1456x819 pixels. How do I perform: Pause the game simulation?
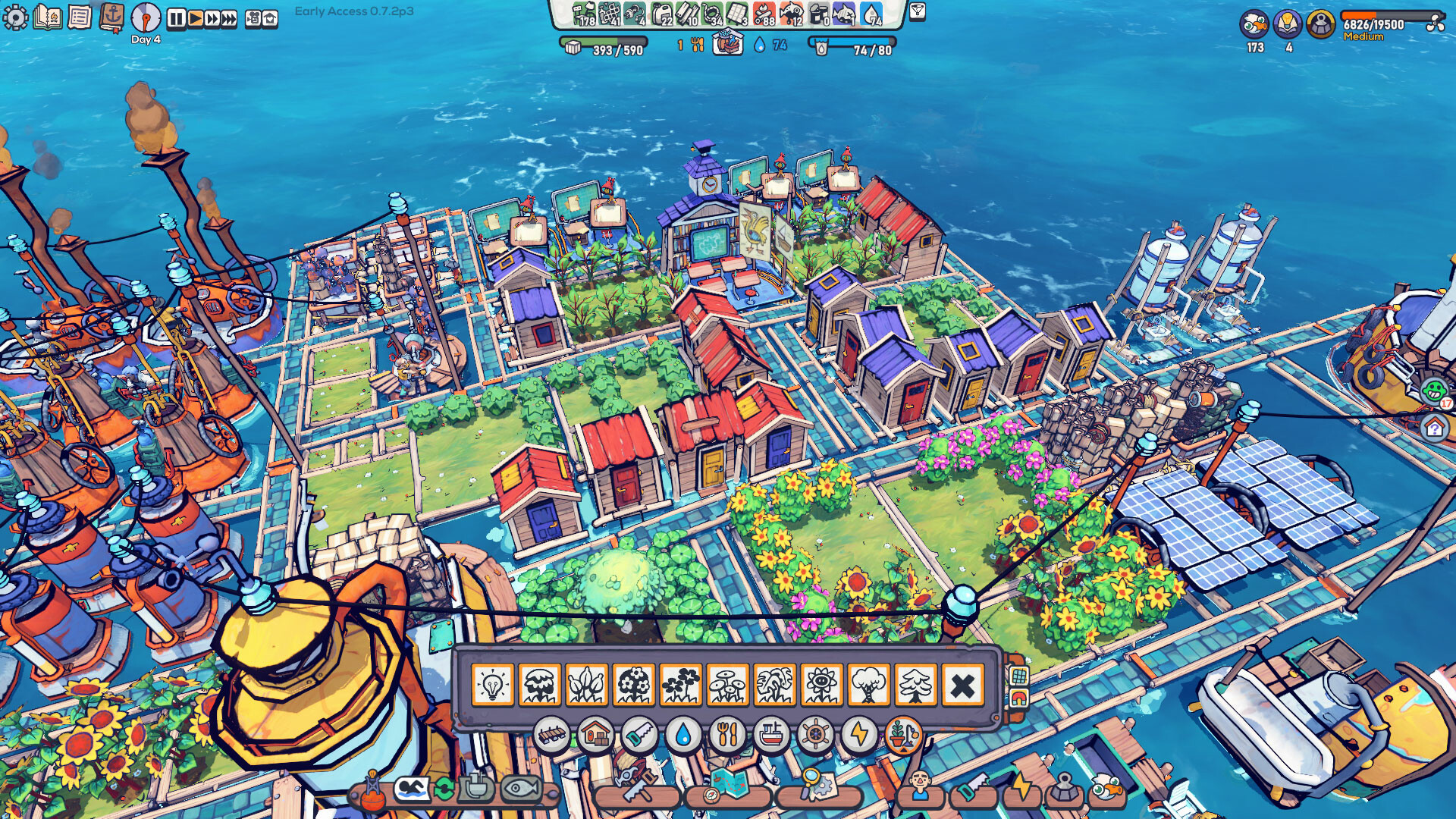click(177, 17)
